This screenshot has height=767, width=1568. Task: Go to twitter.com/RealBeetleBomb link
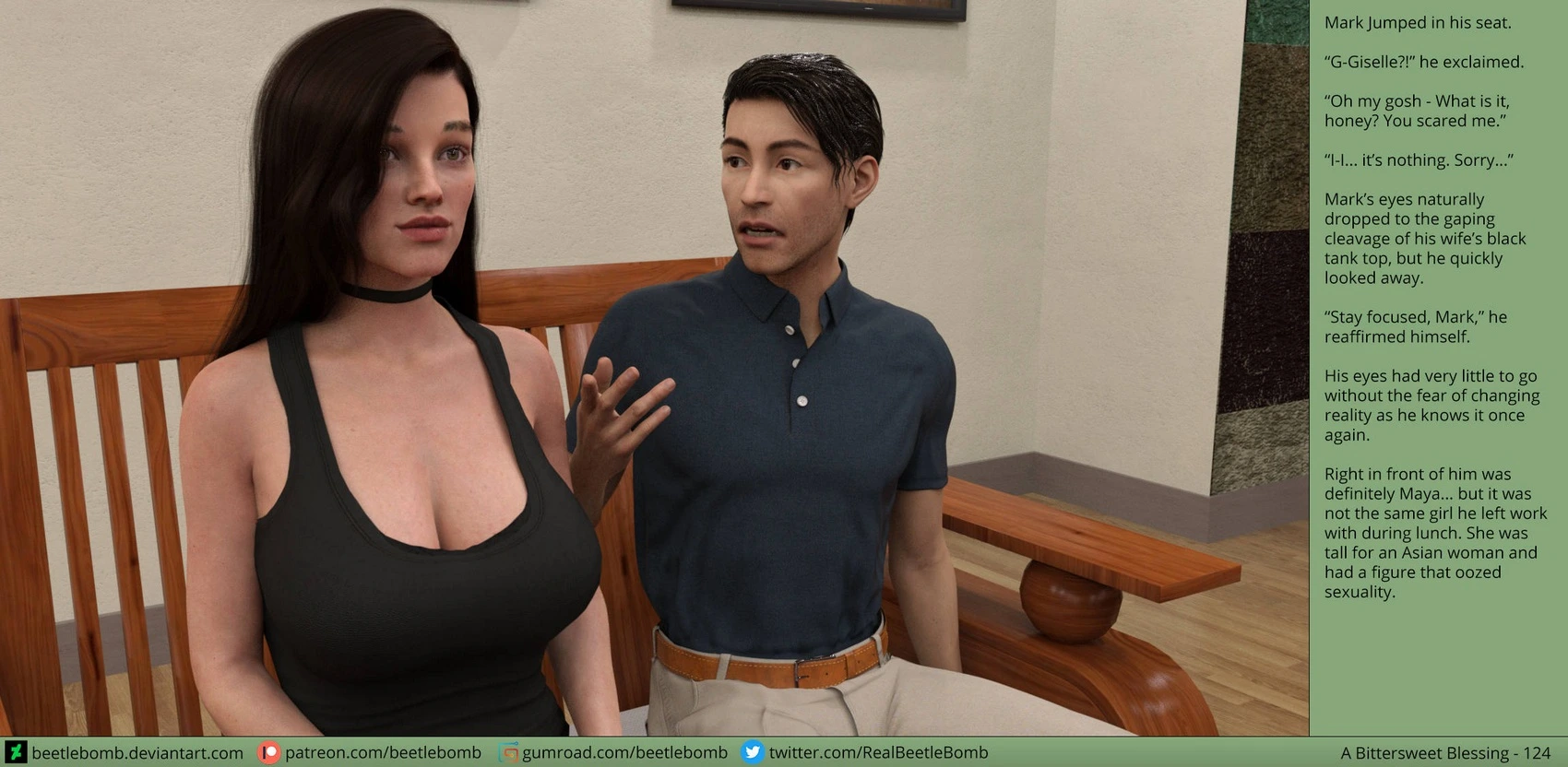(877, 753)
